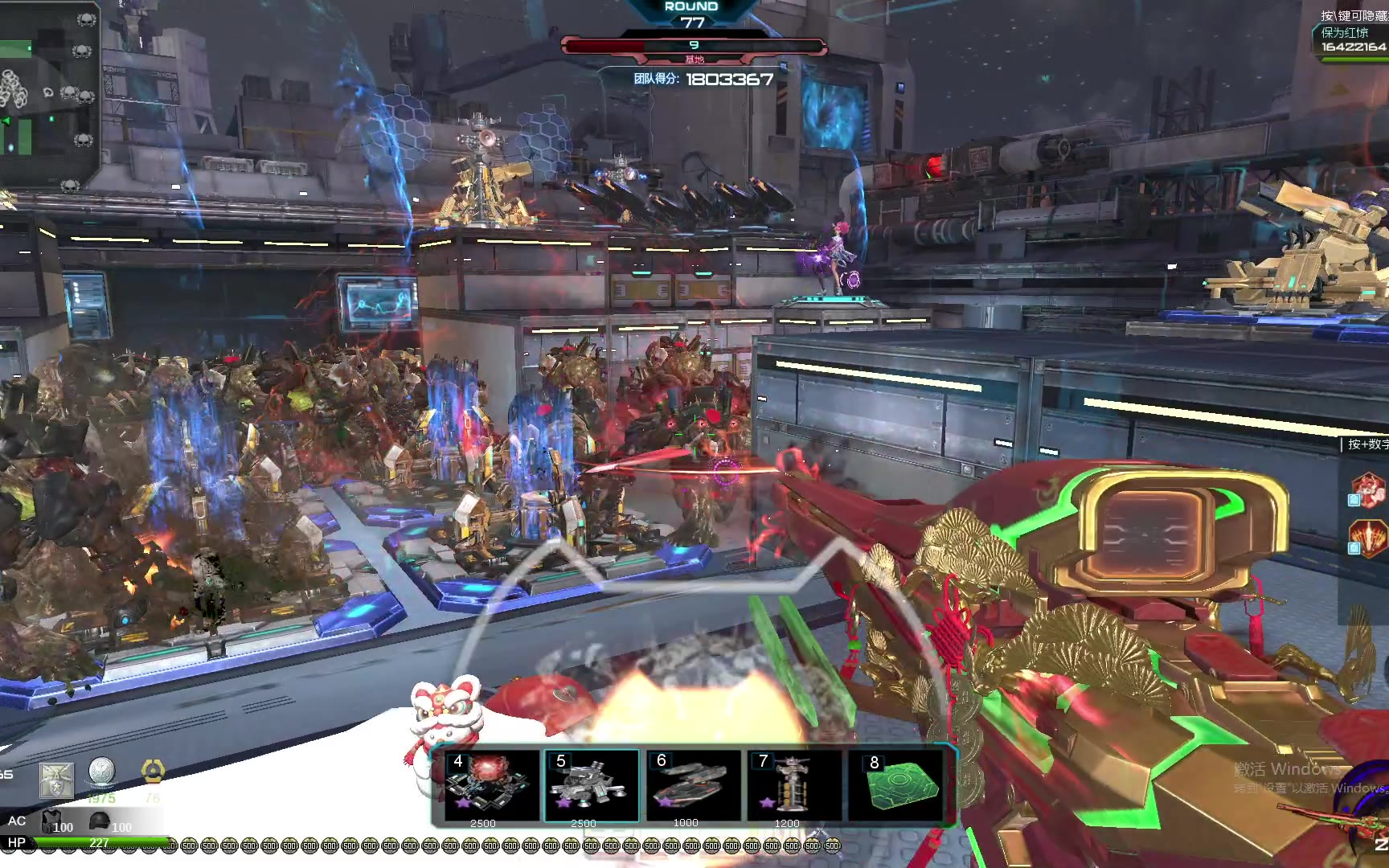
Task: Activate the red lion dance skill icon
Action: [1368, 489]
